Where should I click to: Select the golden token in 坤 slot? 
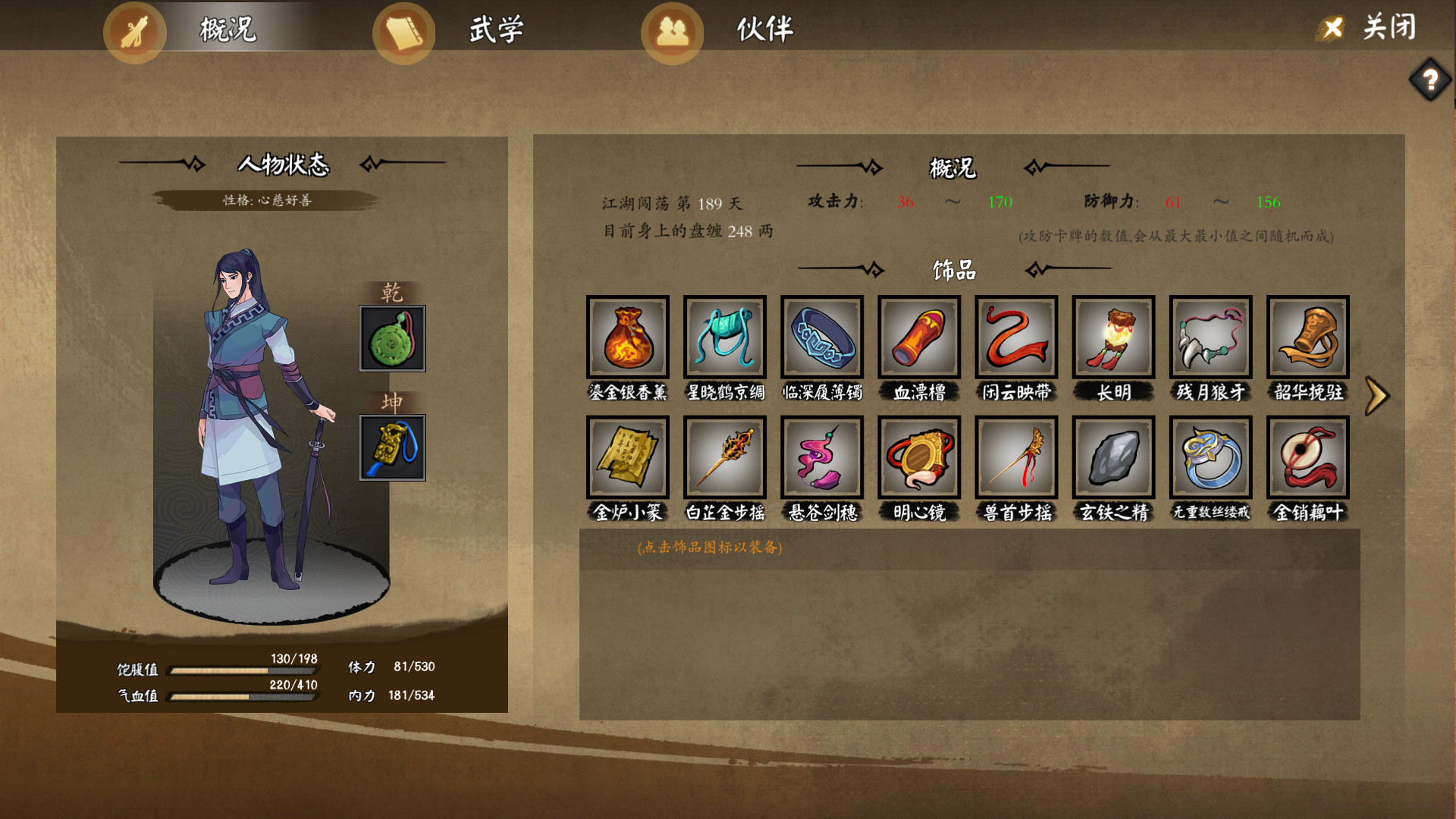click(x=392, y=447)
